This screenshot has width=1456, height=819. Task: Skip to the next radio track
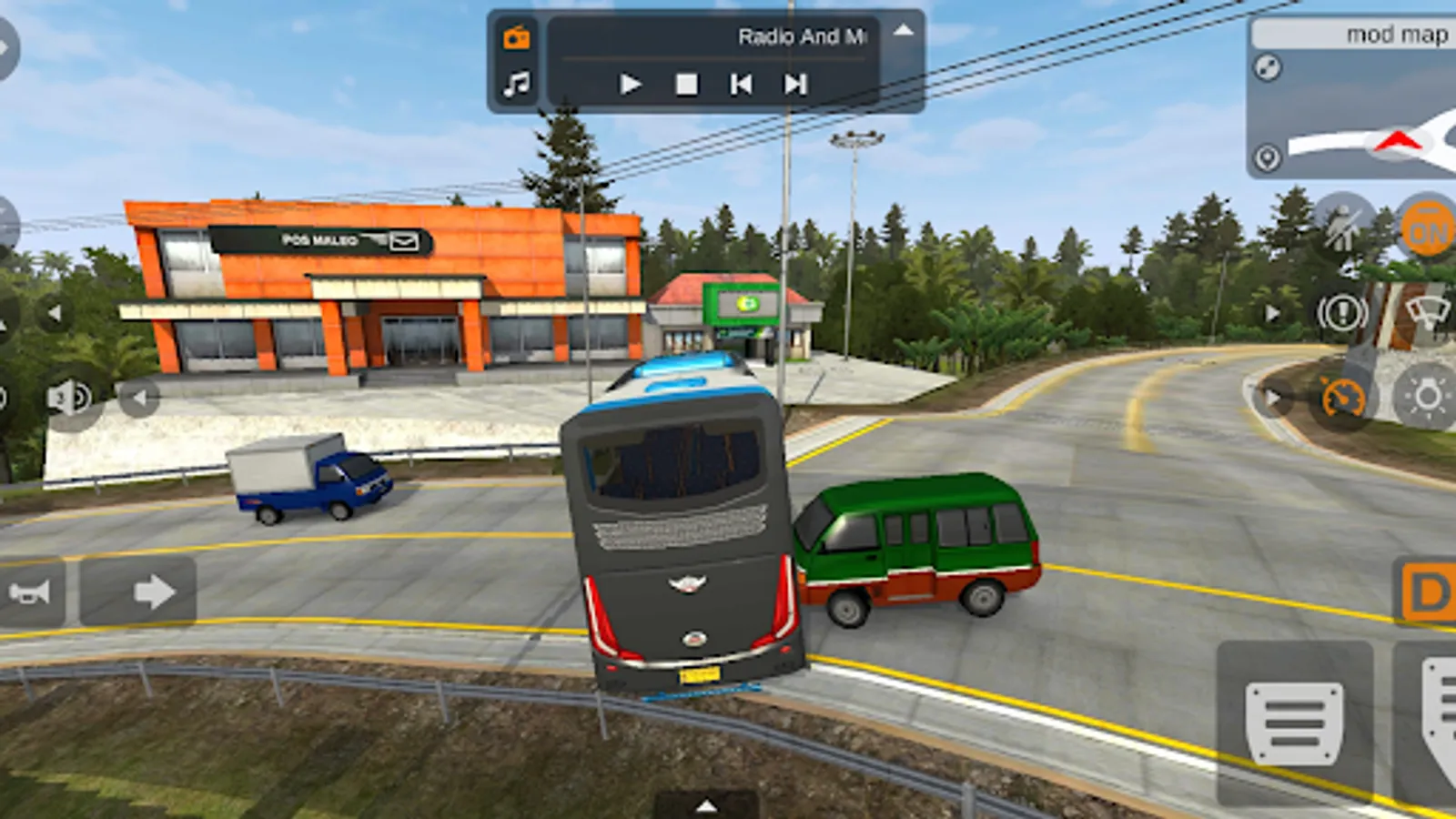[795, 85]
